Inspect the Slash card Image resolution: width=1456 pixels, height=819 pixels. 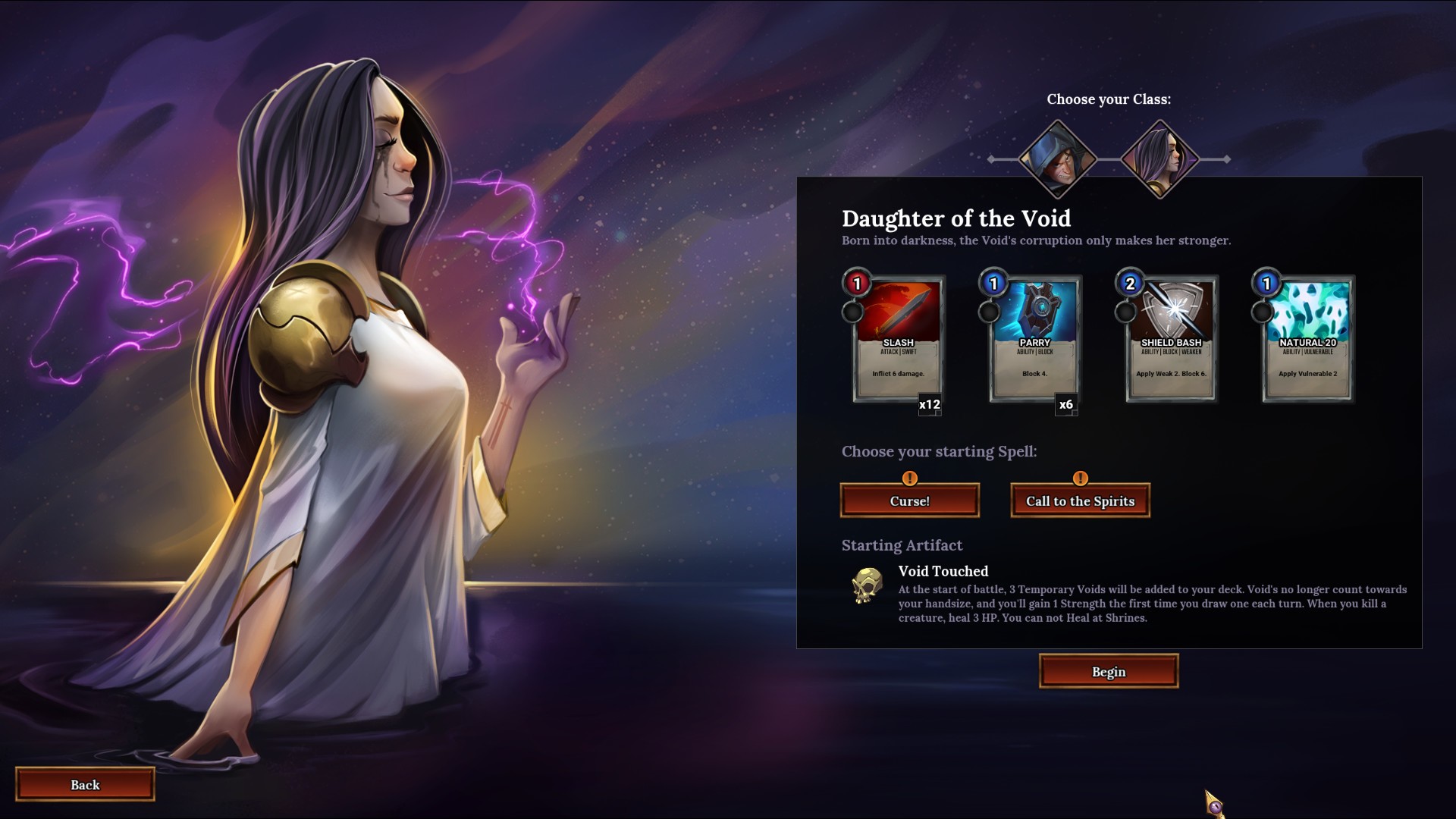click(x=898, y=340)
